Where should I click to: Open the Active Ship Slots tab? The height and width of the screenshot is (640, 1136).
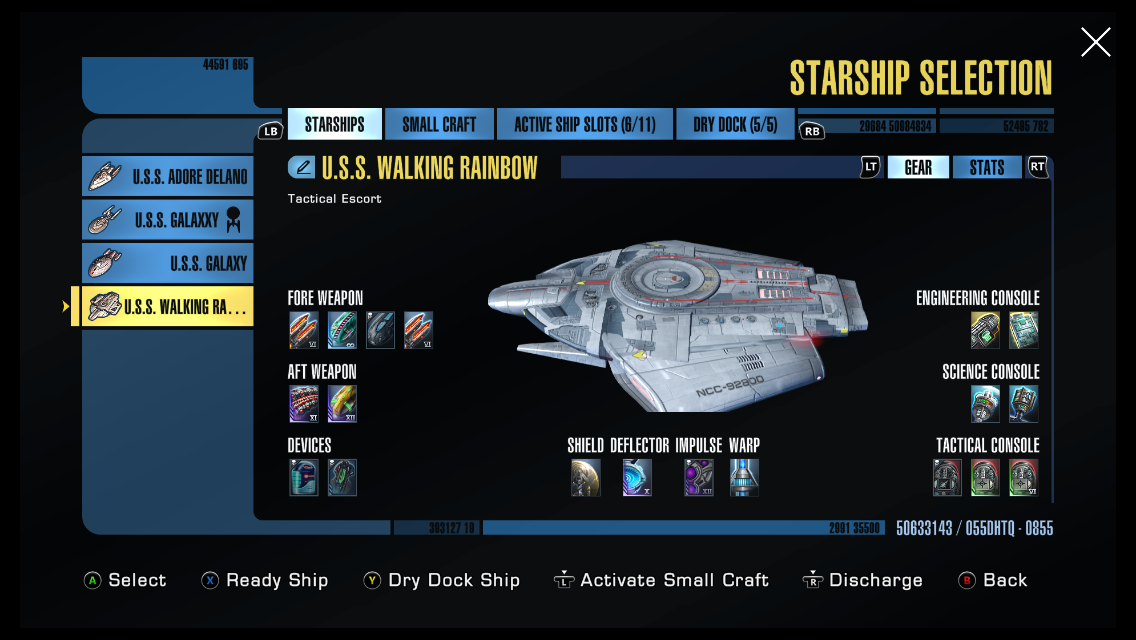tap(584, 125)
